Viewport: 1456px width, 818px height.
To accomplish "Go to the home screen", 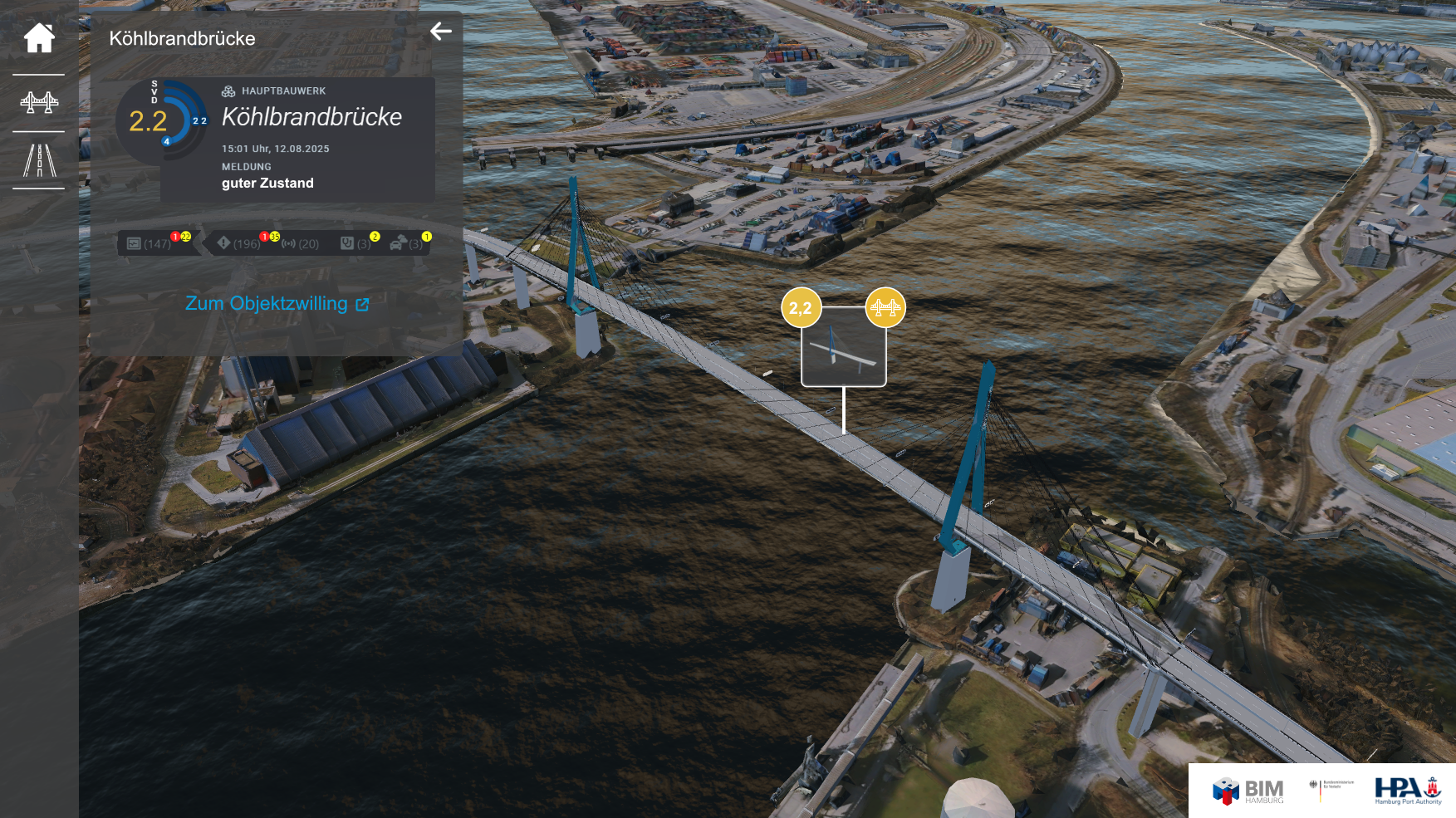I will click(39, 38).
